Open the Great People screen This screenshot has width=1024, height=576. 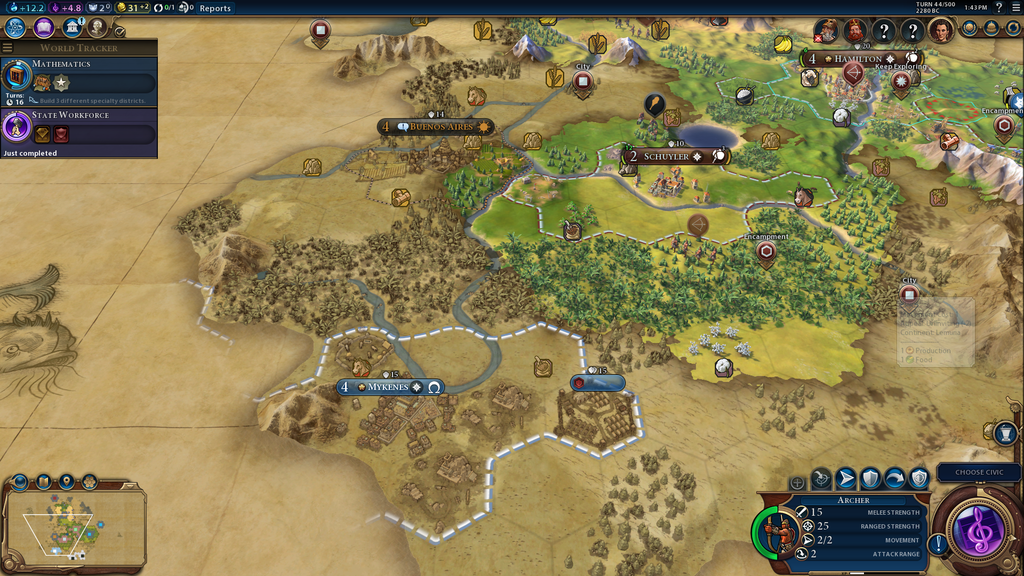(x=98, y=28)
